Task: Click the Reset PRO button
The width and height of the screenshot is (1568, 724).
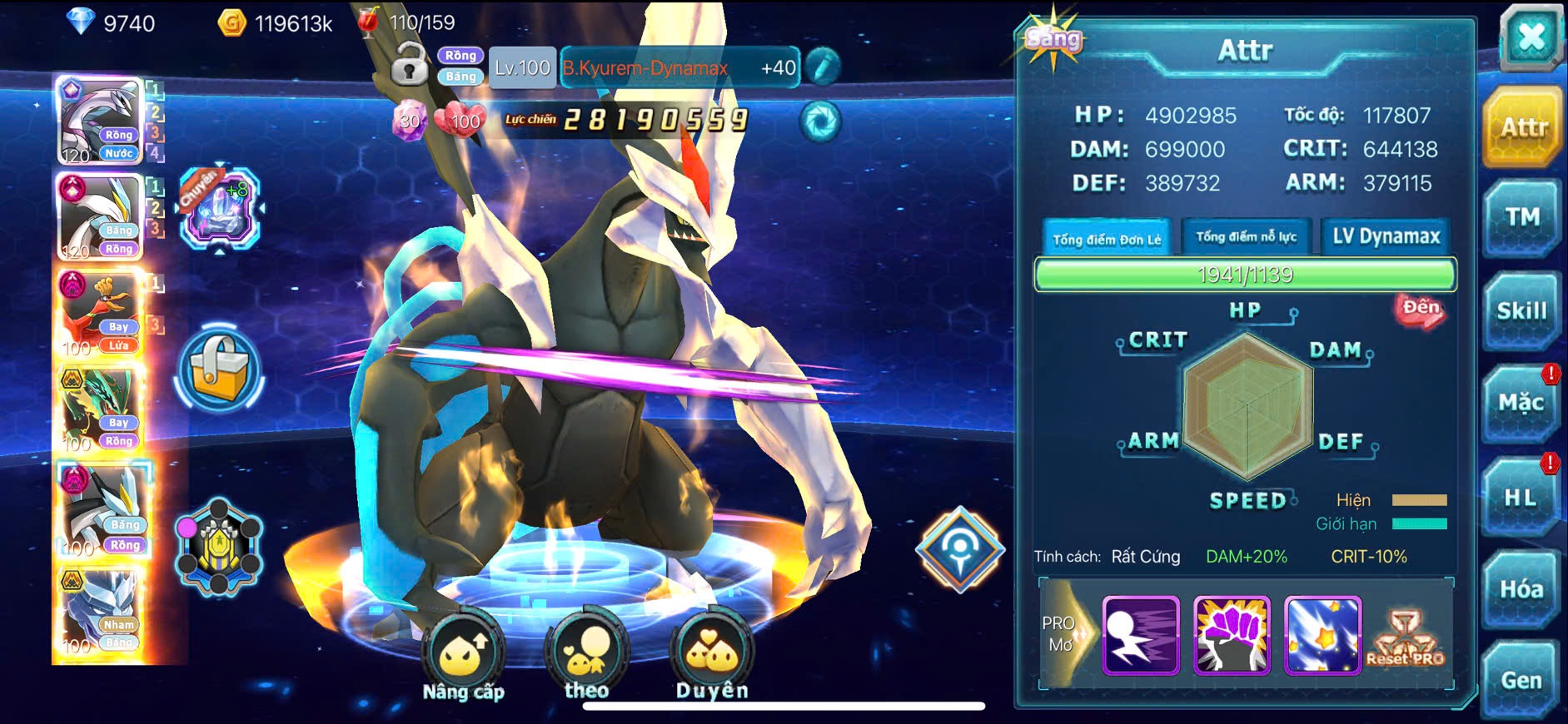Action: 1405,638
